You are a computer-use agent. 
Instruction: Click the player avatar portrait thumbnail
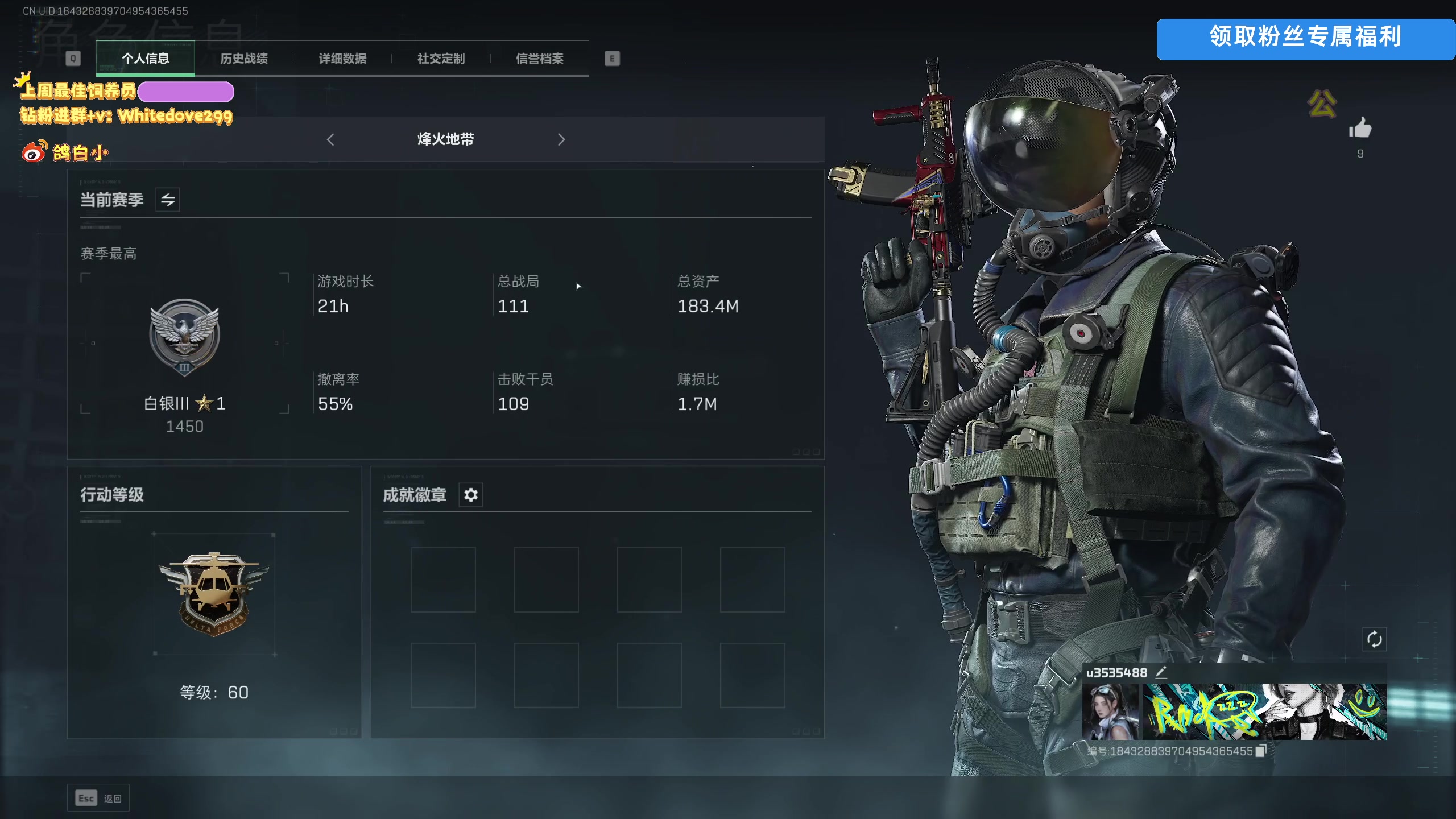(x=1111, y=711)
